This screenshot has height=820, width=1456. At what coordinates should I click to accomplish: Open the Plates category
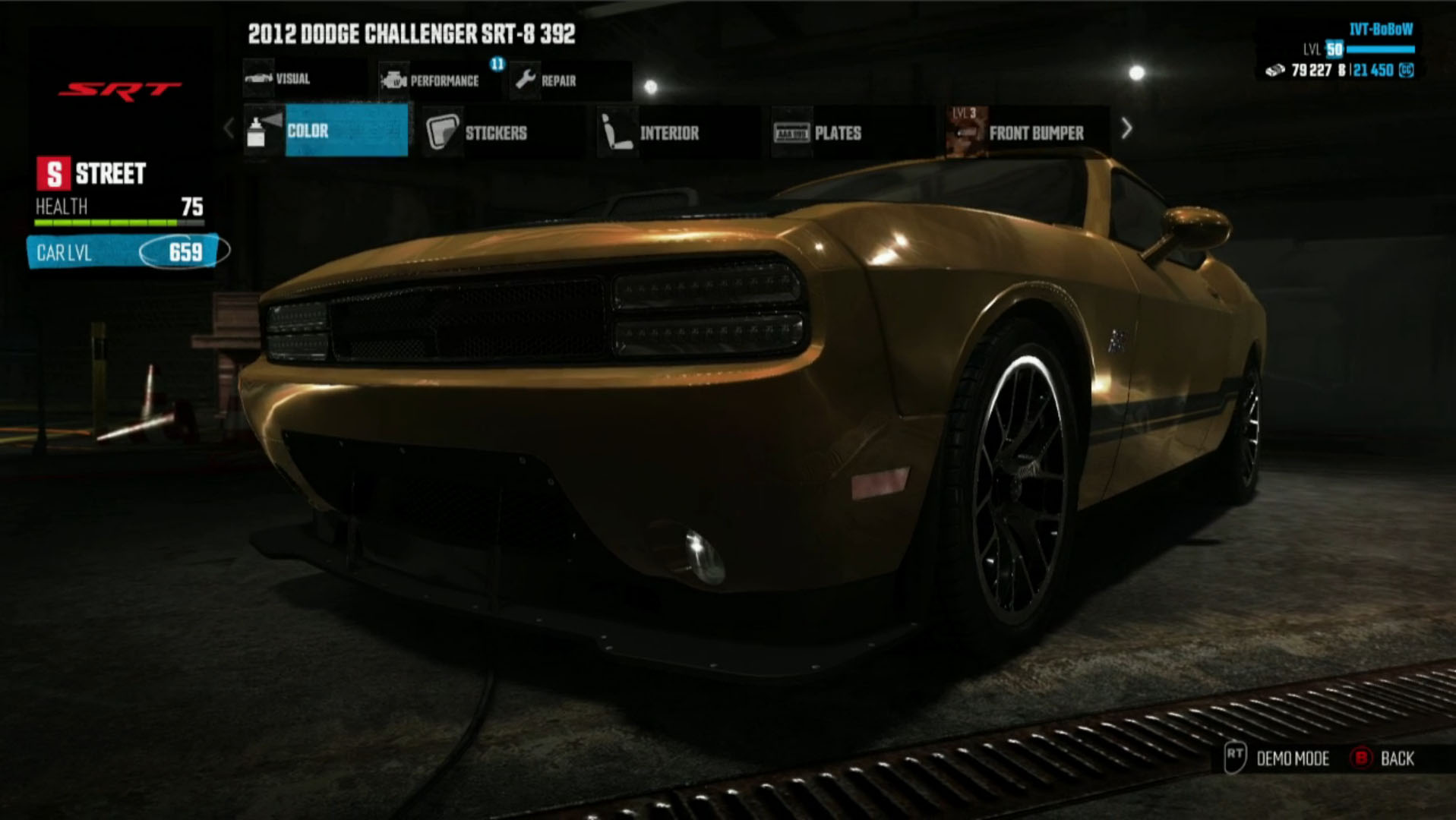(835, 133)
